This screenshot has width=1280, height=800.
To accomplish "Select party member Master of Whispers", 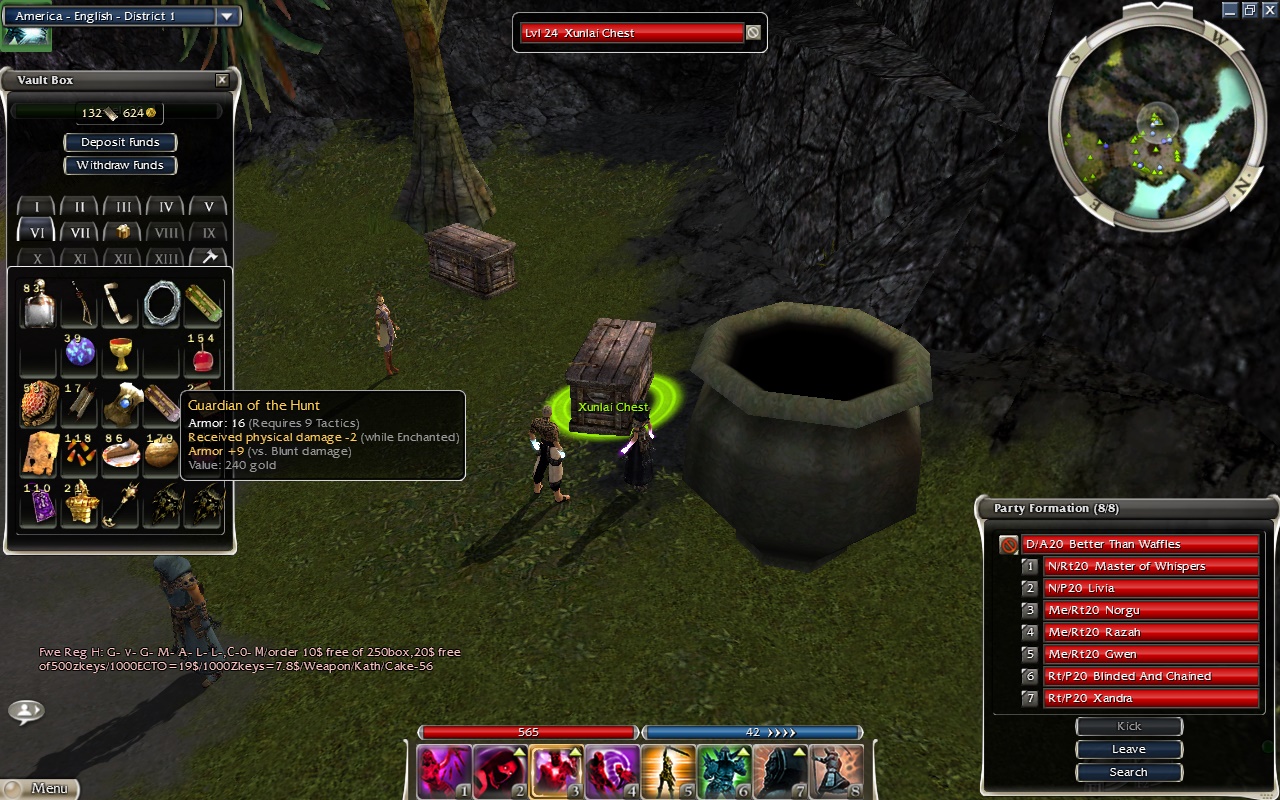I will click(1149, 566).
